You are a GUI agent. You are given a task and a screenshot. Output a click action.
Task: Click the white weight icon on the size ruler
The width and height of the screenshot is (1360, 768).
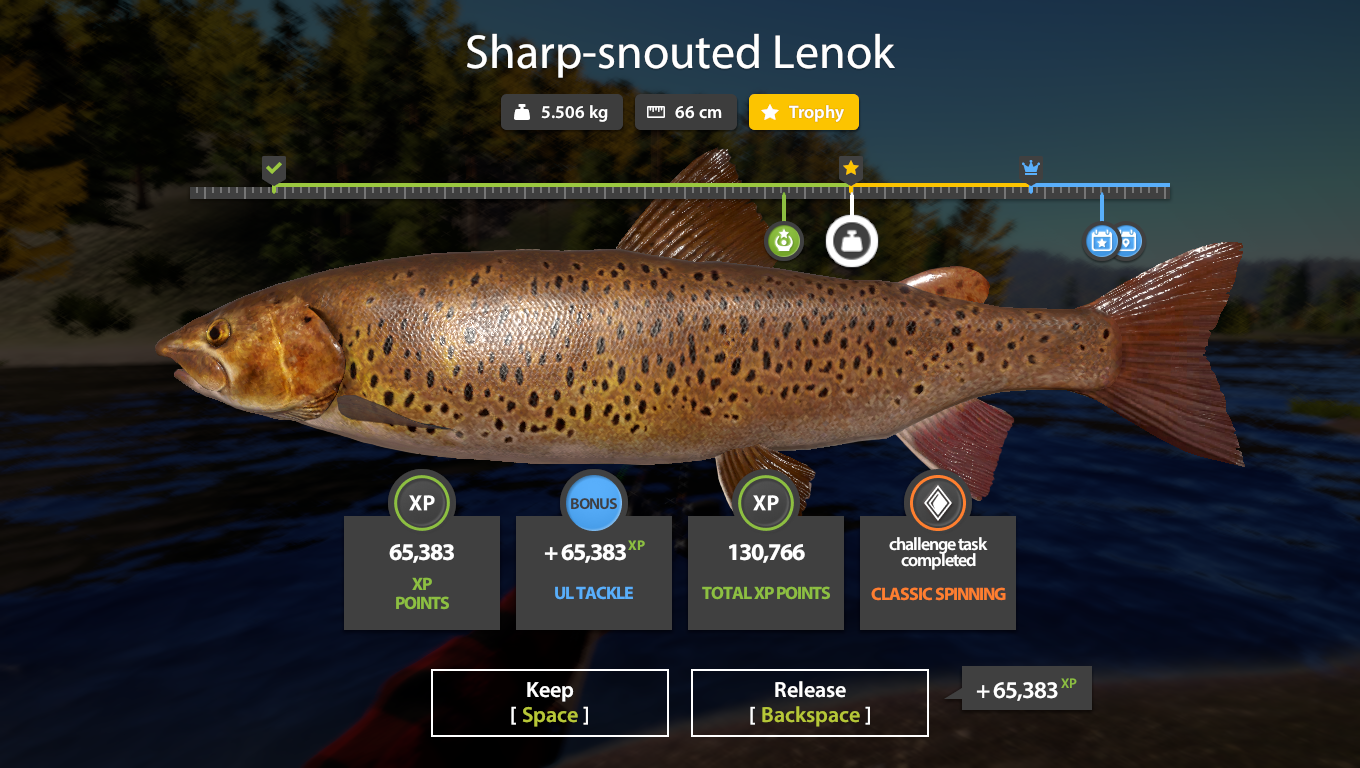click(x=851, y=241)
